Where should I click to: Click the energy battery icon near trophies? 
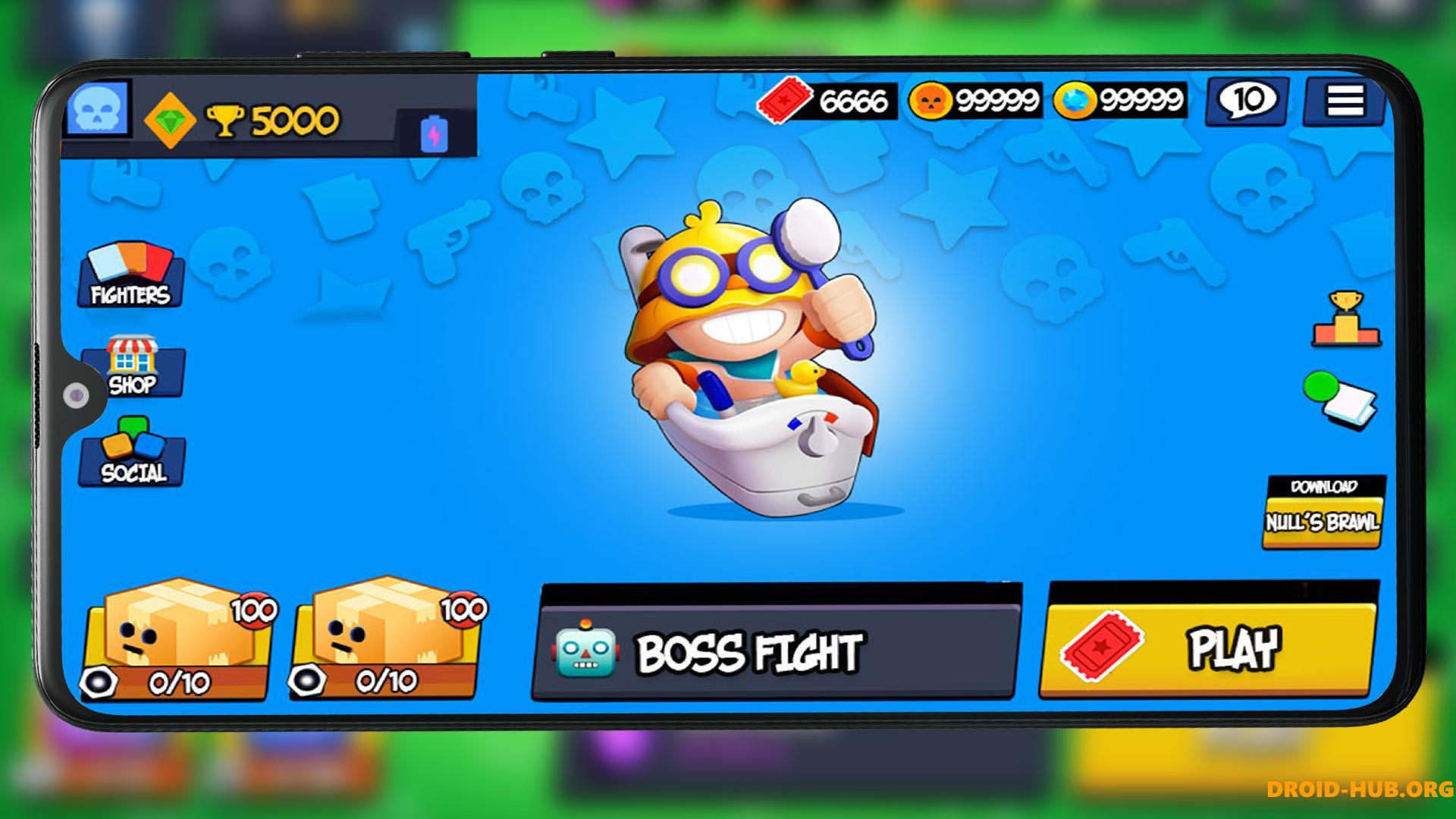(432, 133)
